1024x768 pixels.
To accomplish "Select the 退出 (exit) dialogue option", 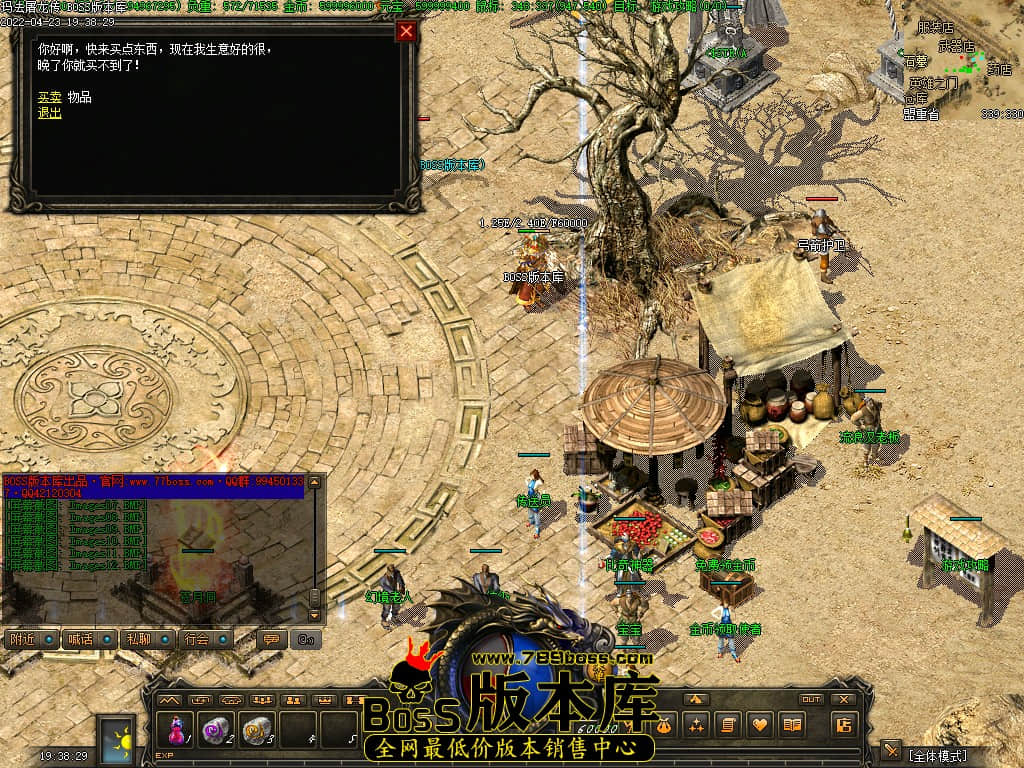I will tap(49, 113).
